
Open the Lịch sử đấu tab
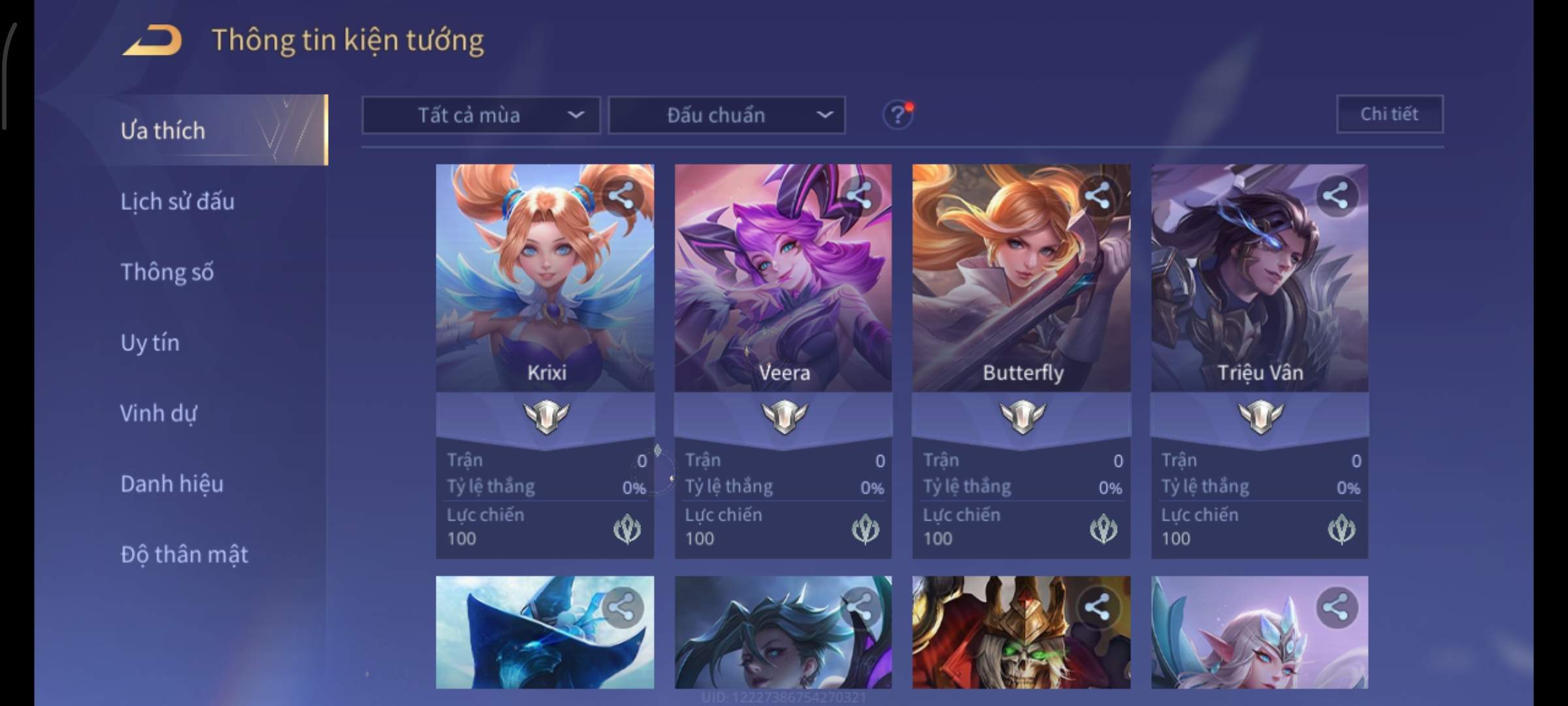[x=177, y=201]
